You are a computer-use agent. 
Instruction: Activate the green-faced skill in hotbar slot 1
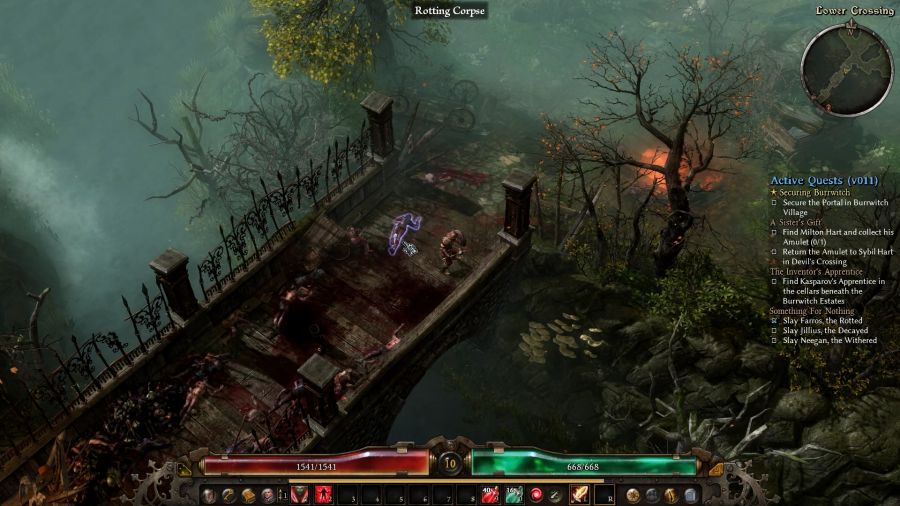(x=299, y=495)
